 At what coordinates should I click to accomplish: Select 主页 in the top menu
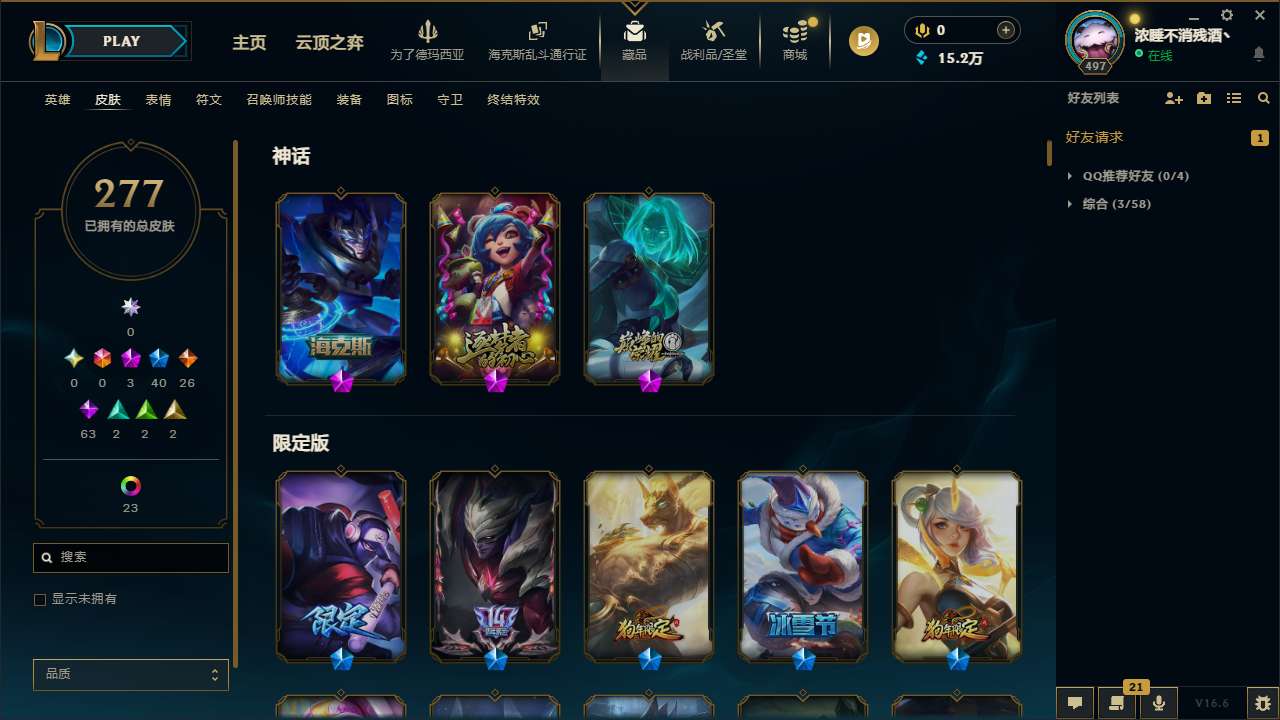[248, 43]
